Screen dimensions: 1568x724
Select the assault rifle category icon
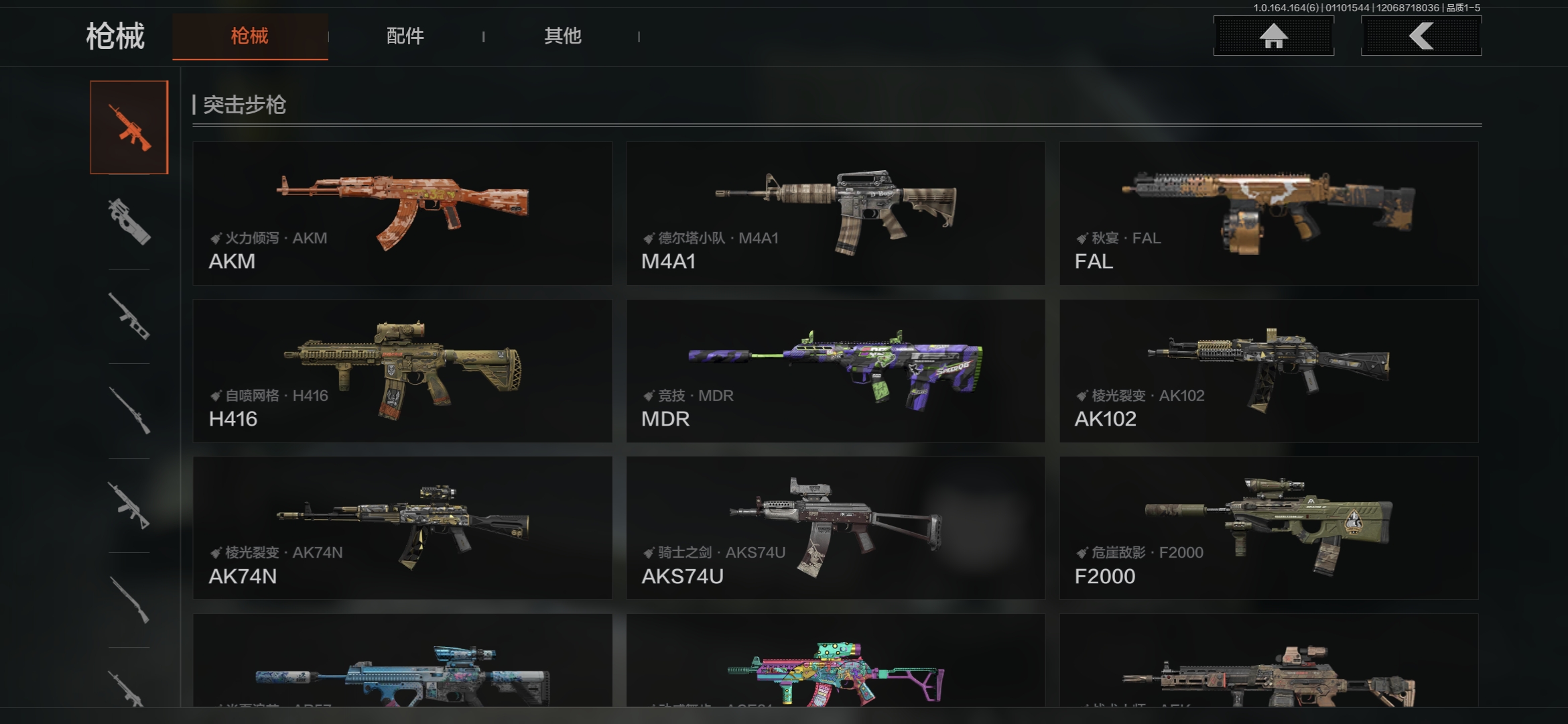click(129, 127)
